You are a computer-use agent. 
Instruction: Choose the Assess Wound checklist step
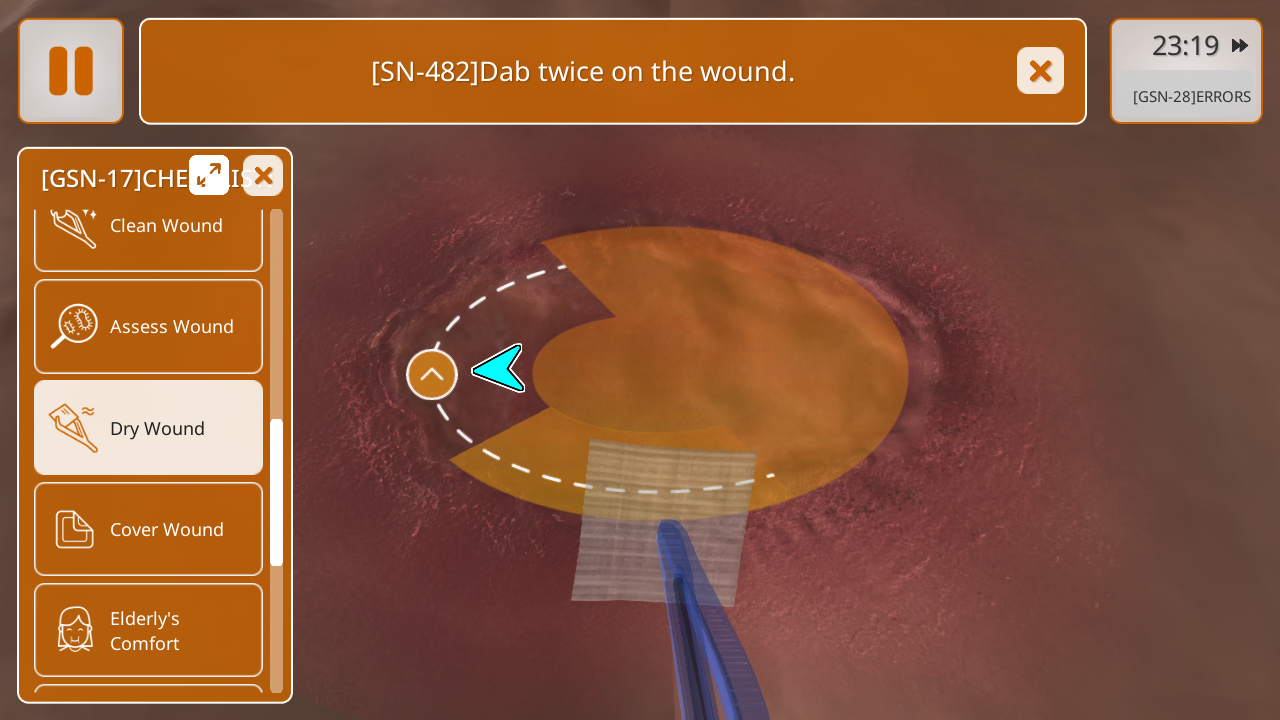click(148, 326)
